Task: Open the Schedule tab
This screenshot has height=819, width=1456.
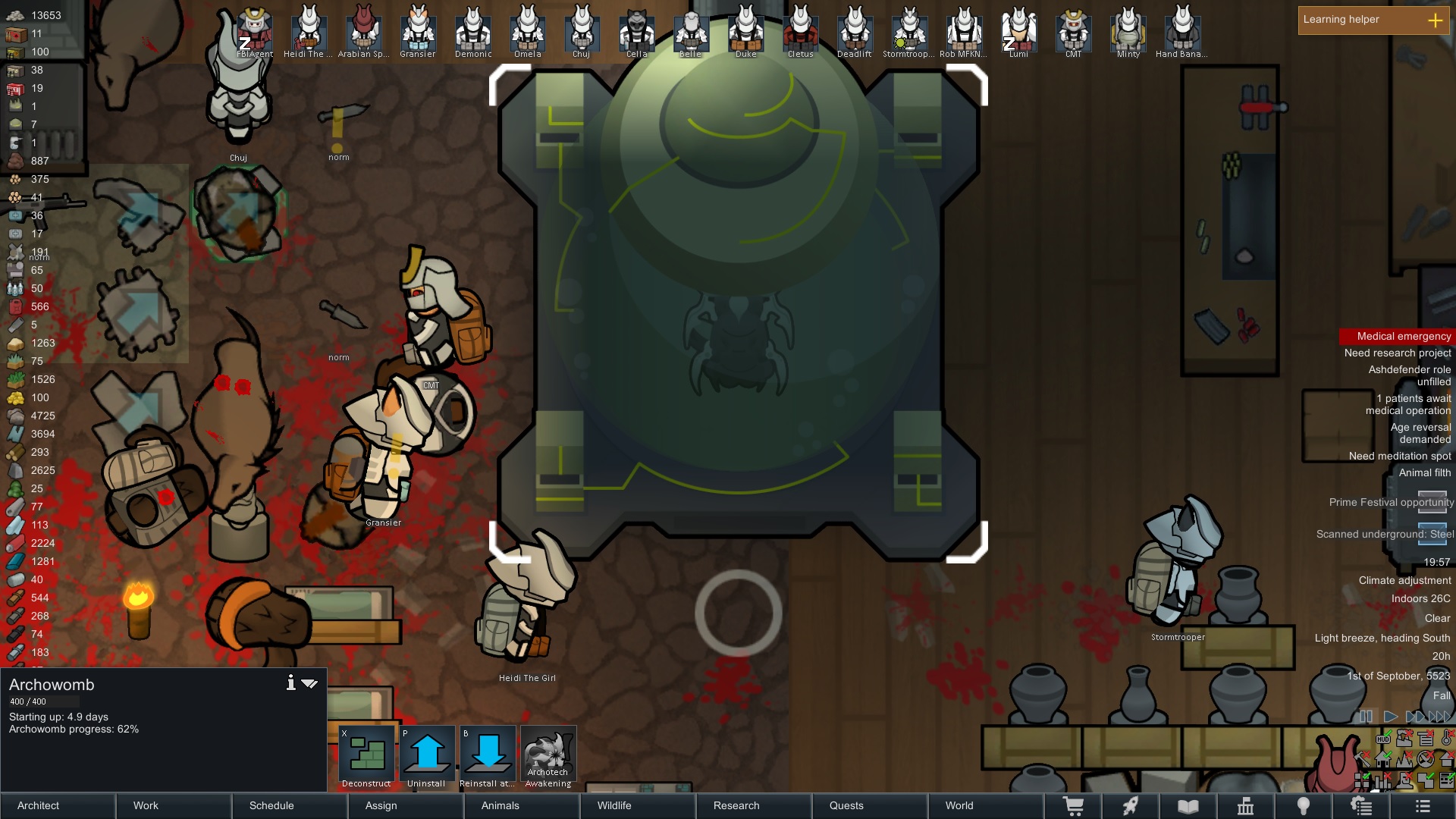Action: point(290,805)
